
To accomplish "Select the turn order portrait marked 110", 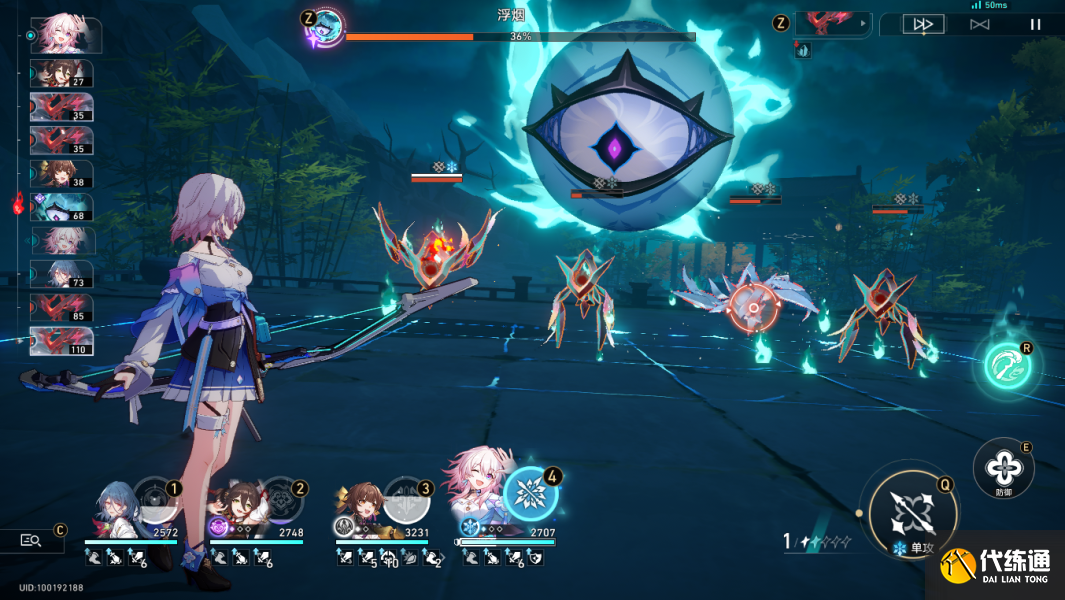I will tap(62, 341).
